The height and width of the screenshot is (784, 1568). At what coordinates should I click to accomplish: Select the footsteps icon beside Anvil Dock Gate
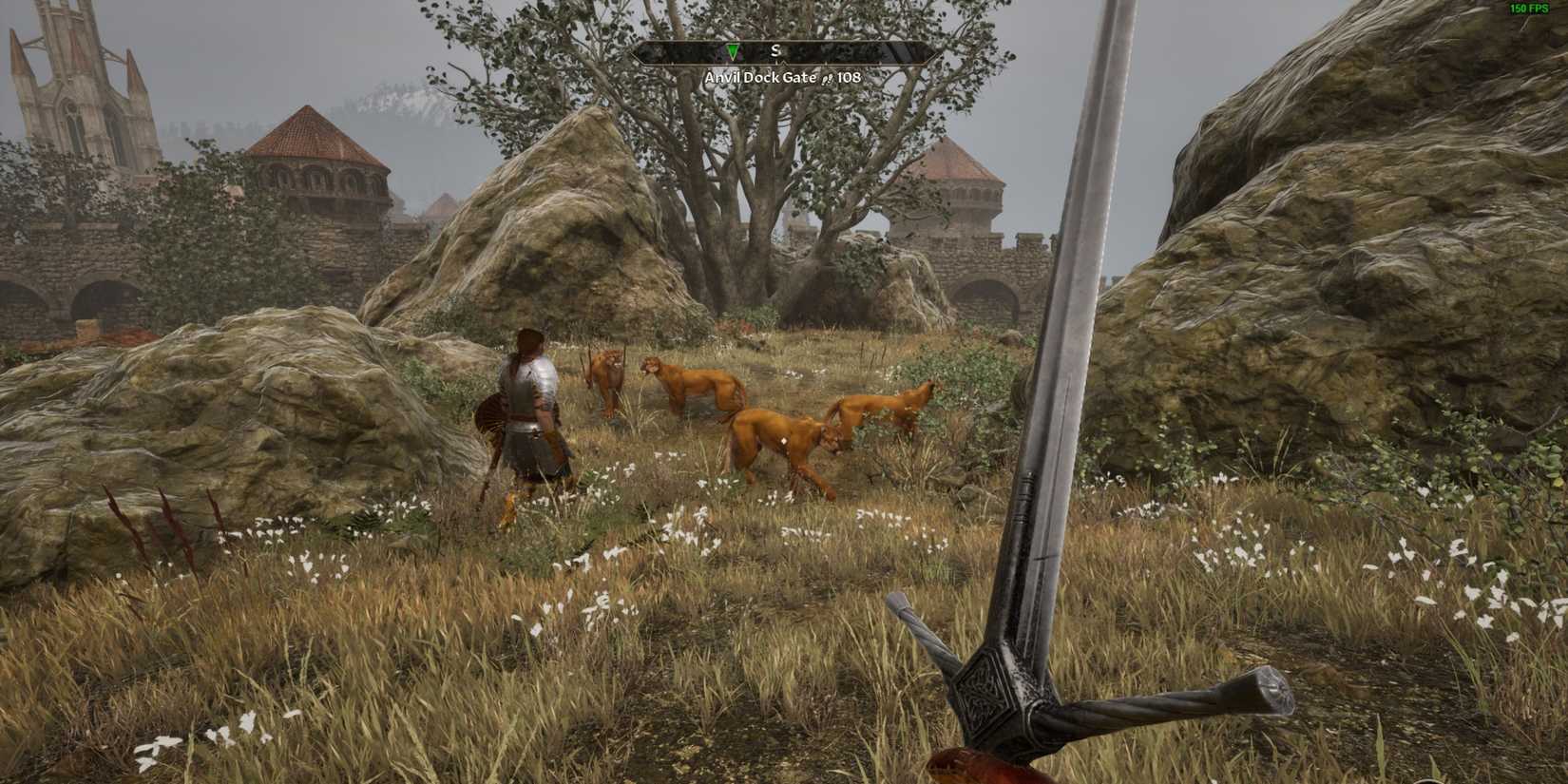point(828,78)
